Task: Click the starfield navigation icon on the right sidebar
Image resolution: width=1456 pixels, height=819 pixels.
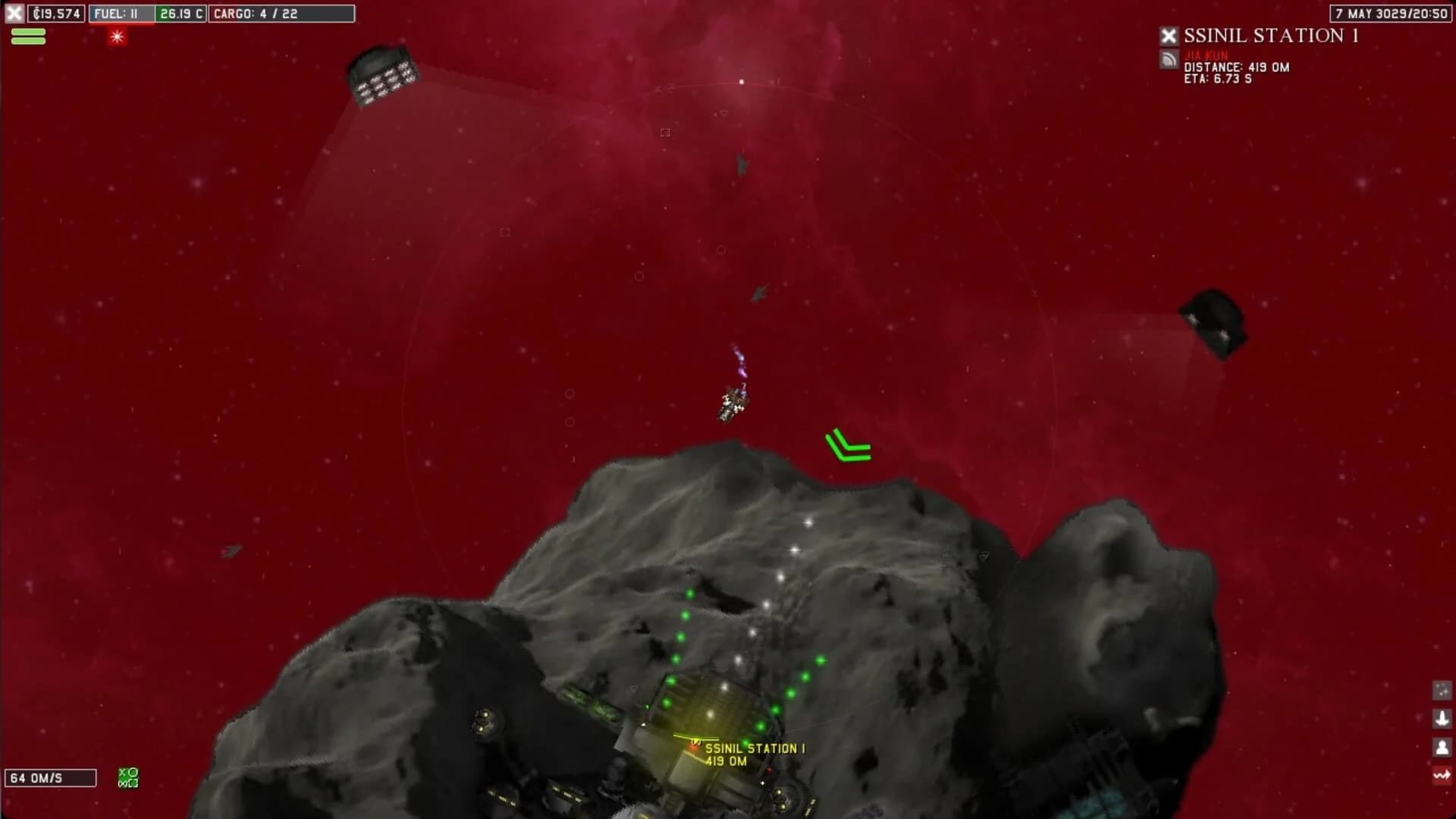Action: (1442, 690)
